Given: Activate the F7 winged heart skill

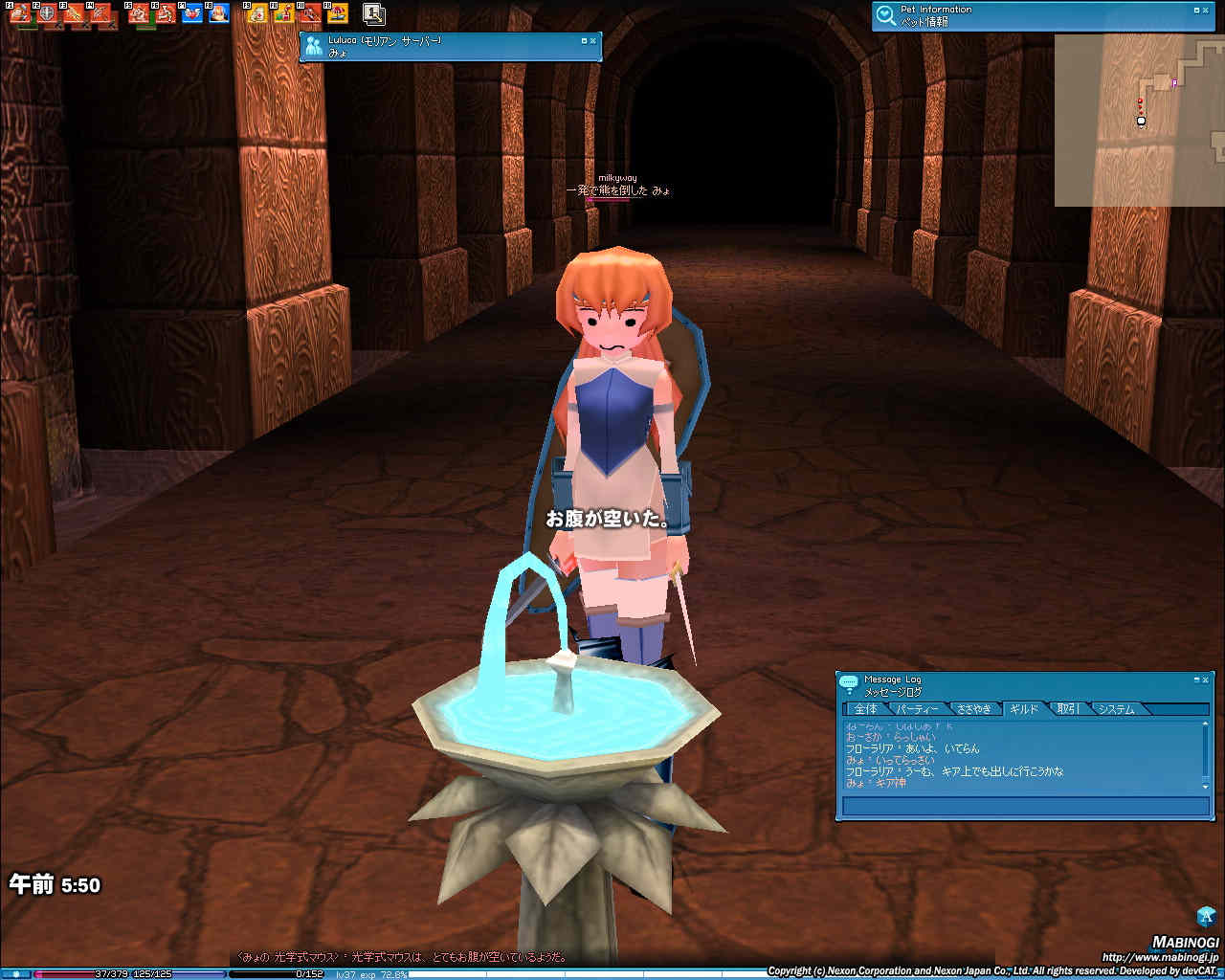Looking at the screenshot, I should click(191, 14).
